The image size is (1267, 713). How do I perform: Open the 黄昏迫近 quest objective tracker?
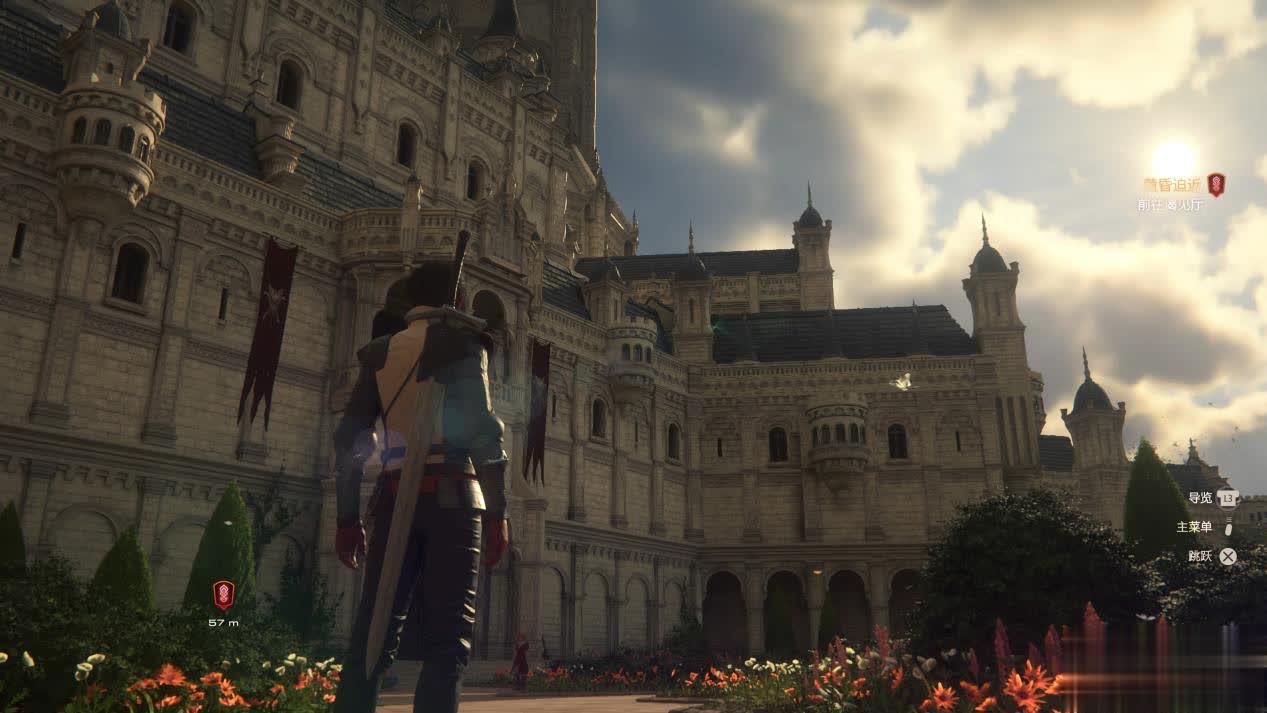coord(1171,185)
